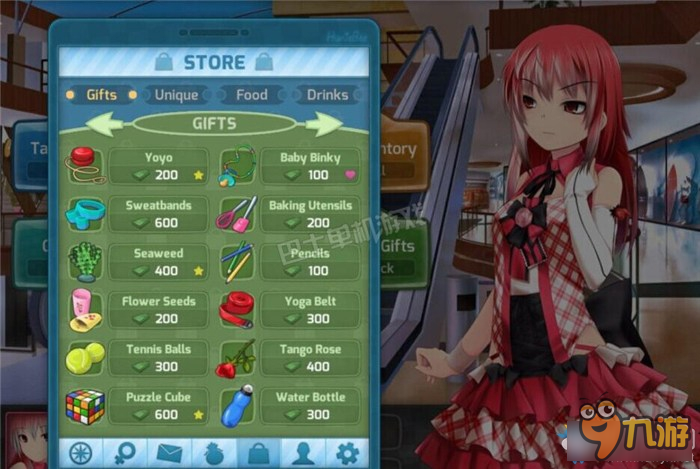Purchase the Yoga Belt
The width and height of the screenshot is (700, 469).
[x=309, y=310]
